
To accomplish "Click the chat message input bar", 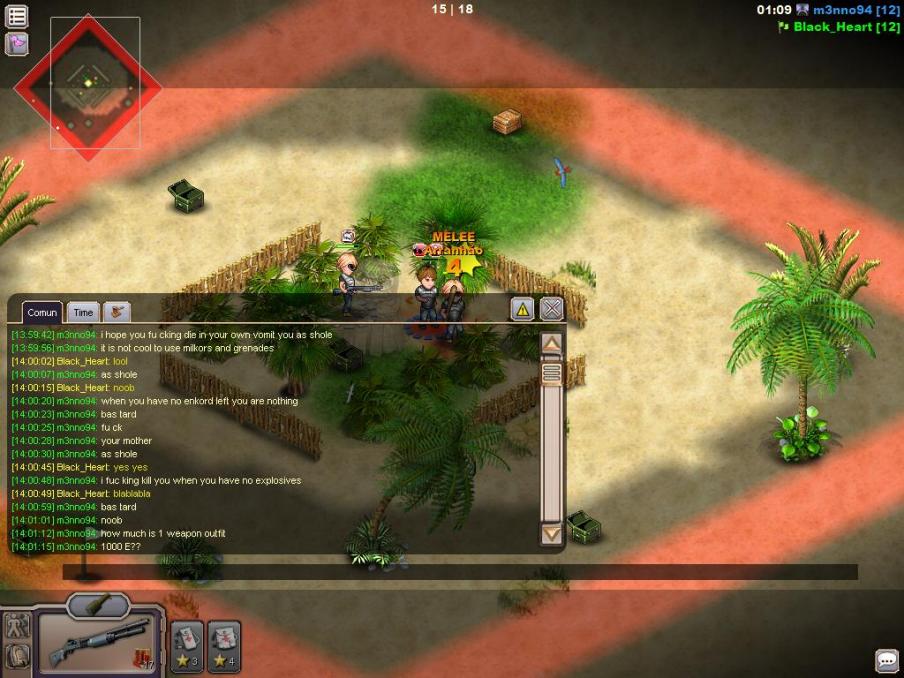I will point(460,572).
